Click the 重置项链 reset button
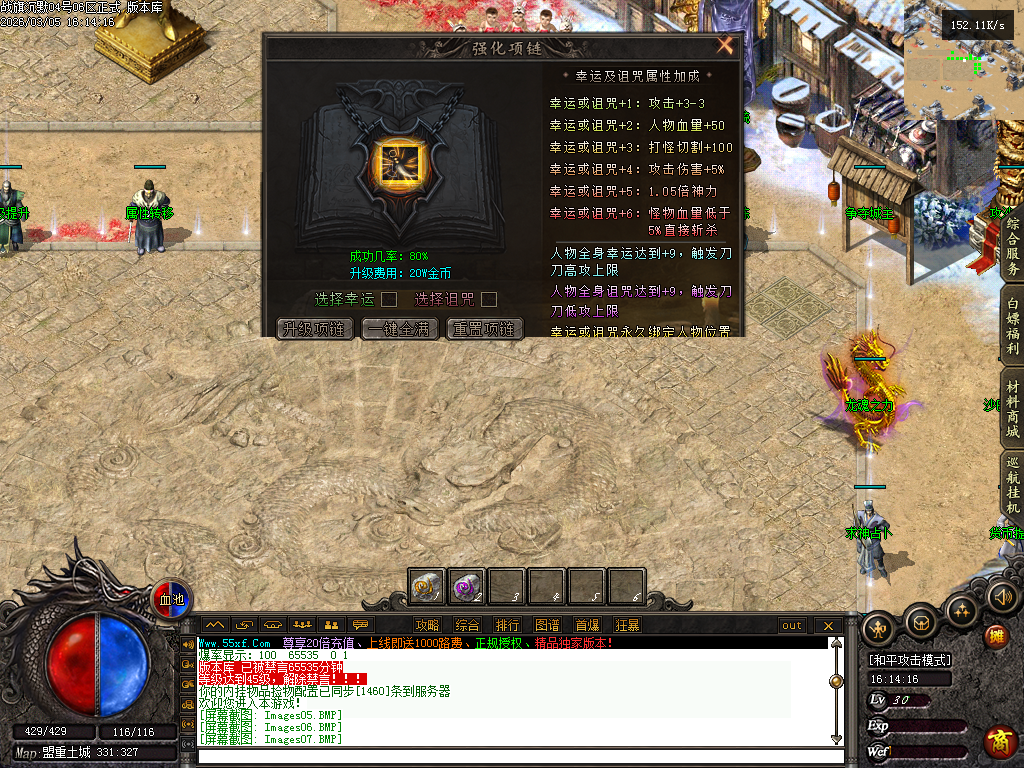 tap(485, 329)
